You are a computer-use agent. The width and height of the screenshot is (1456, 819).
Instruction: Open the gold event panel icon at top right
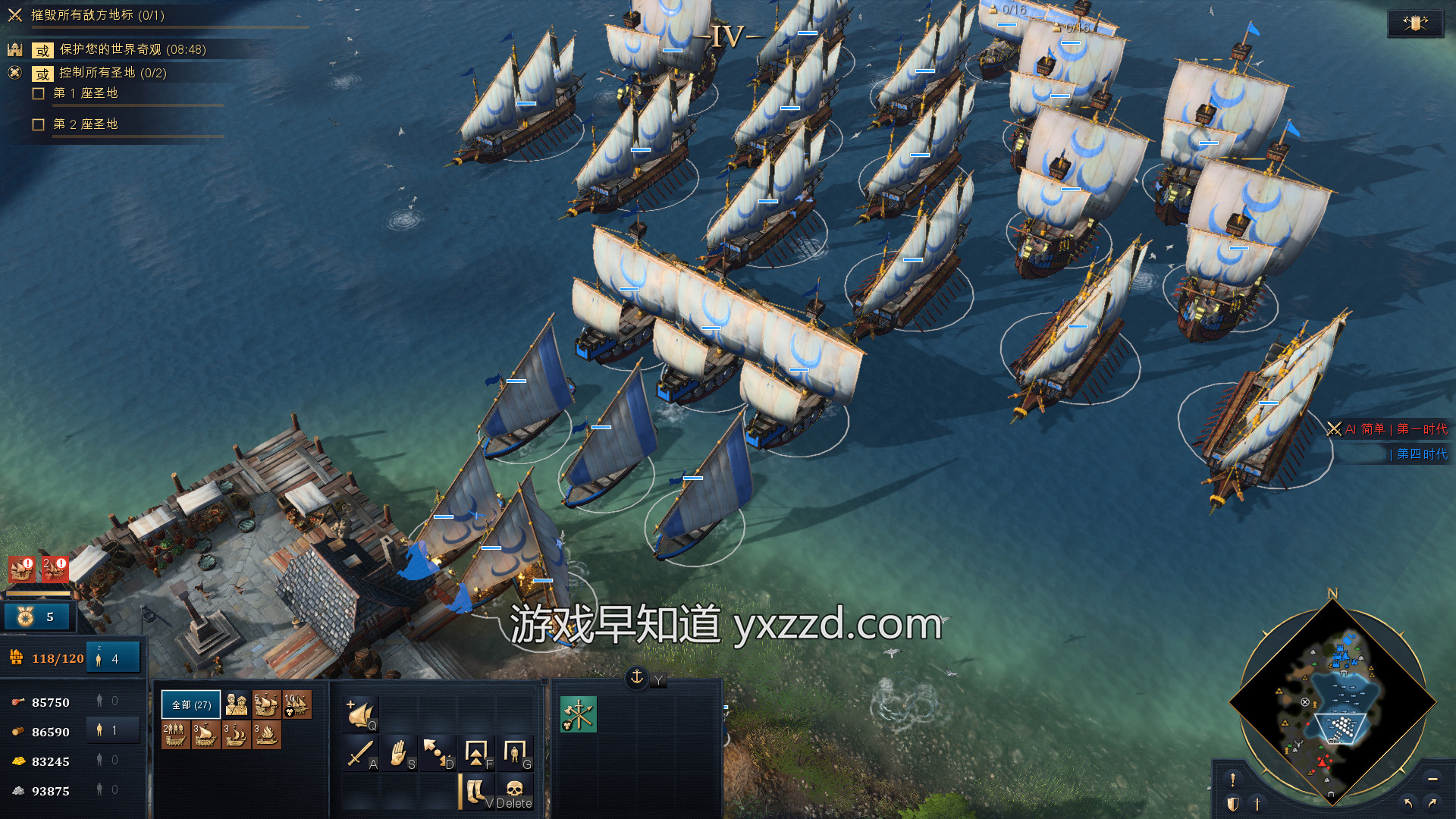(1417, 23)
